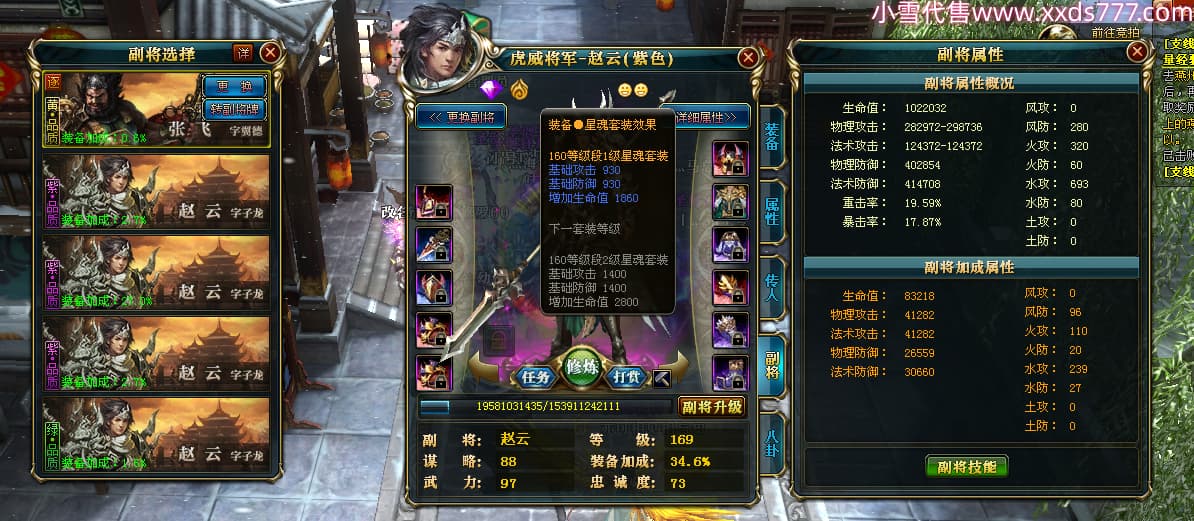Image resolution: width=1194 pixels, height=521 pixels.
Task: Click the 详 button in 副将选择 header
Action: (x=243, y=53)
